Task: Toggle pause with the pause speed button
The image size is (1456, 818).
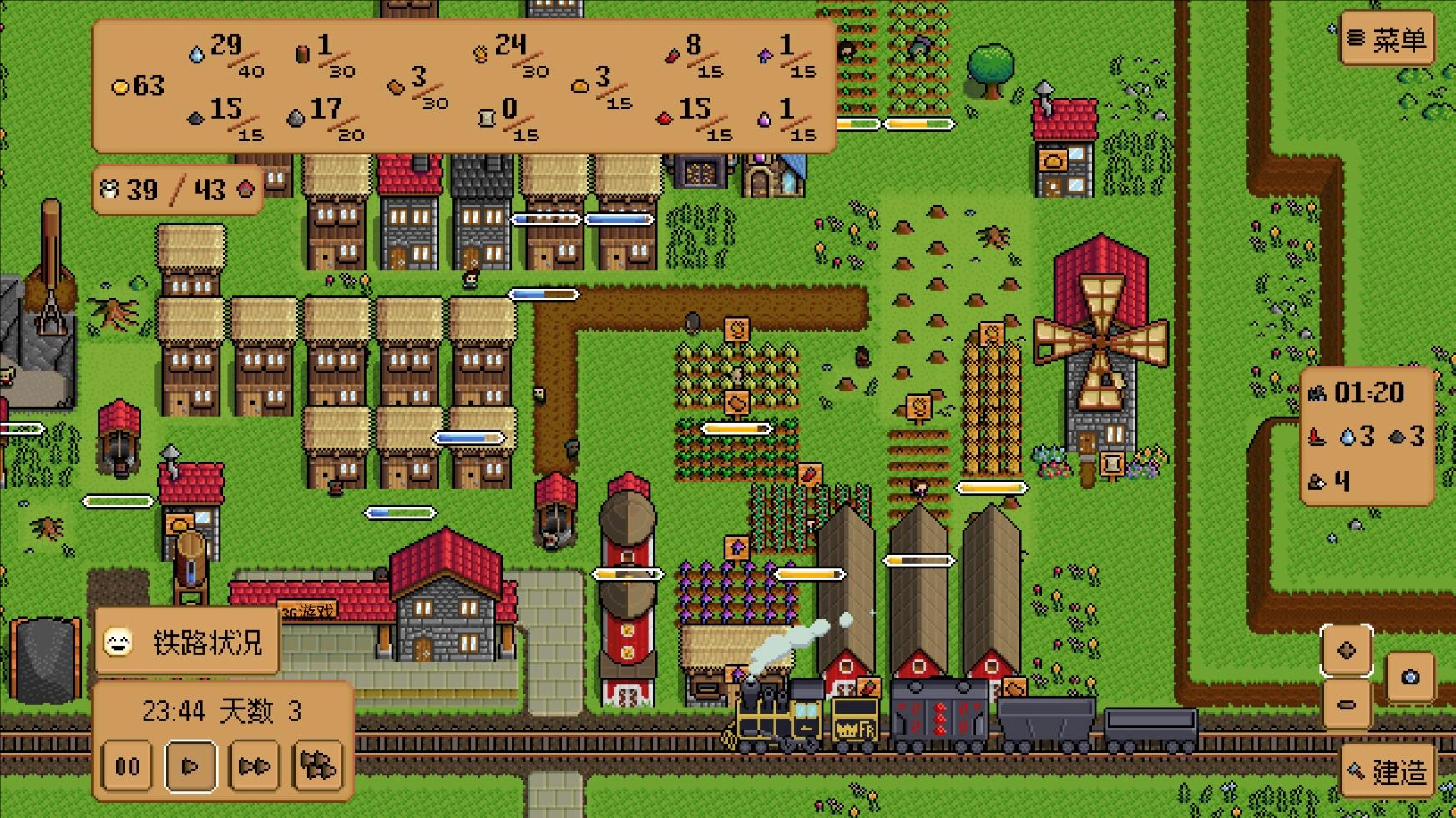Action: click(127, 765)
